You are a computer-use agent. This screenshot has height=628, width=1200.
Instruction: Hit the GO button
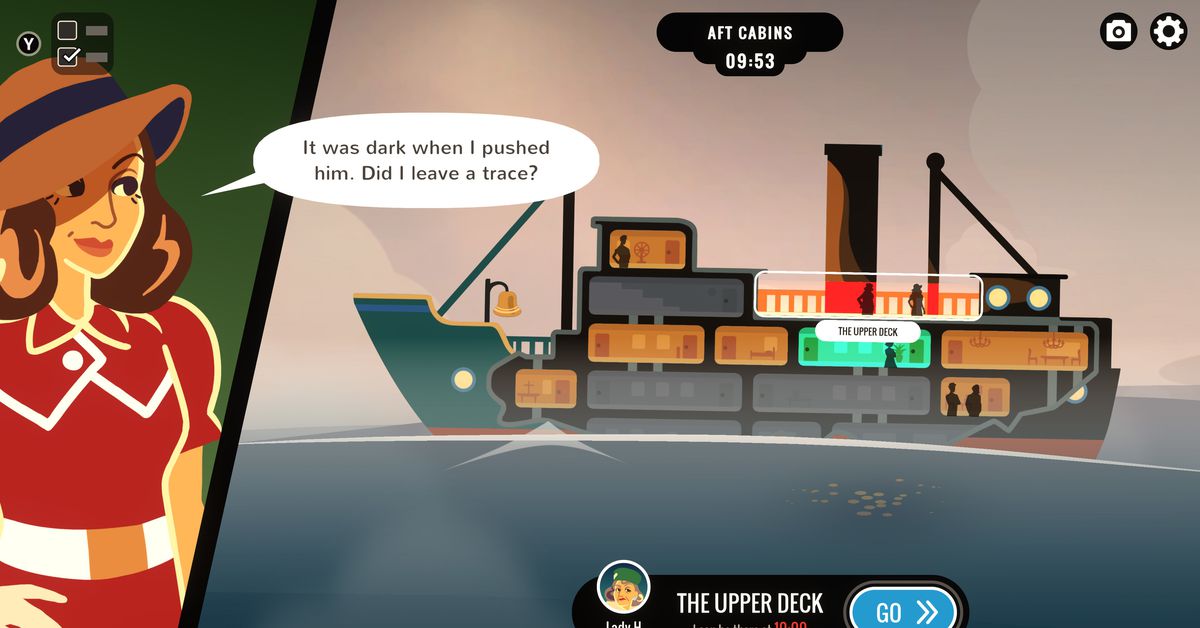coord(901,610)
